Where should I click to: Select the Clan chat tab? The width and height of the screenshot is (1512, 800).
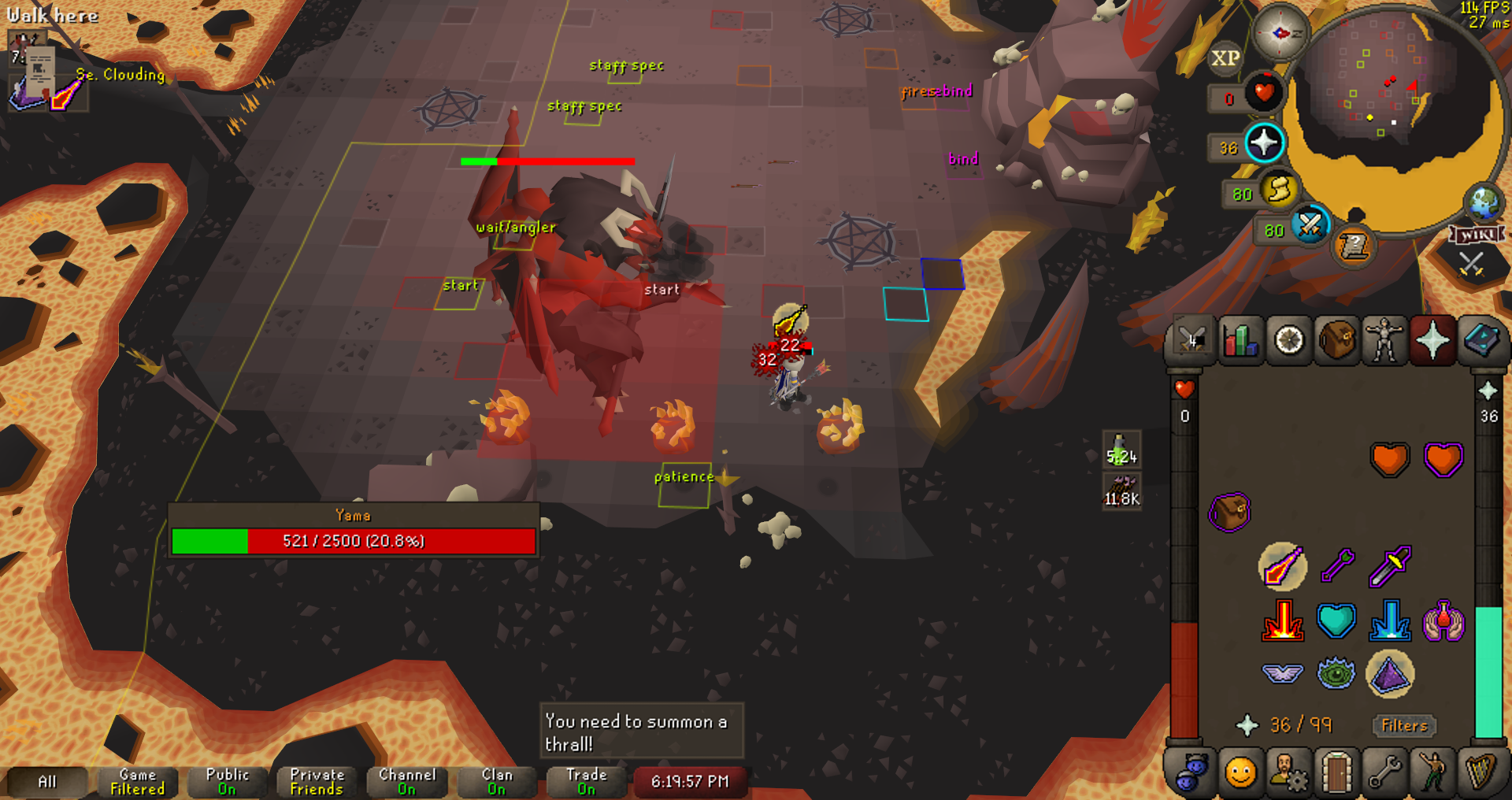pyautogui.click(x=496, y=781)
